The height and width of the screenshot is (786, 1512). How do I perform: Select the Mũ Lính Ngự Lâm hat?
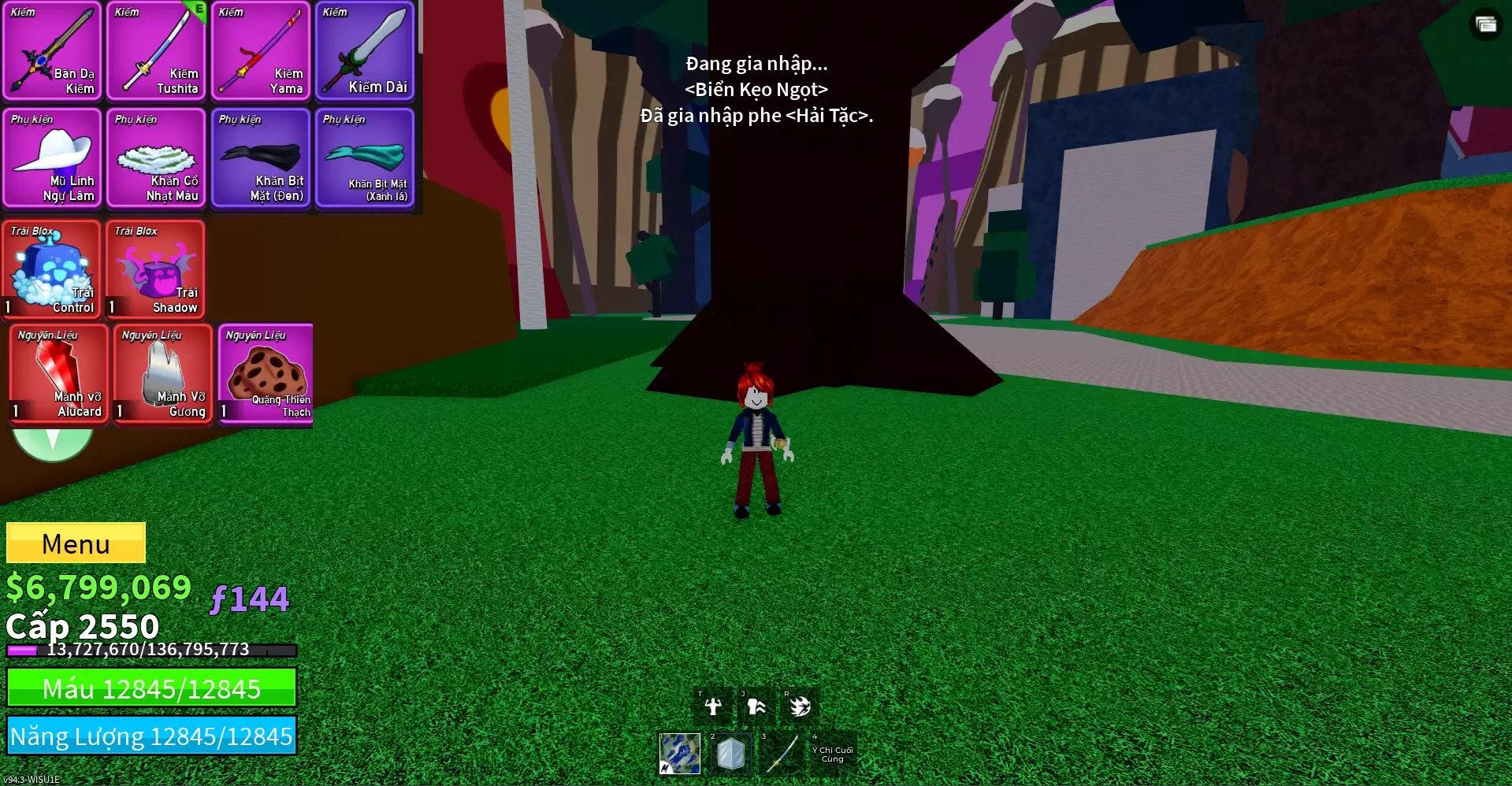tap(53, 158)
